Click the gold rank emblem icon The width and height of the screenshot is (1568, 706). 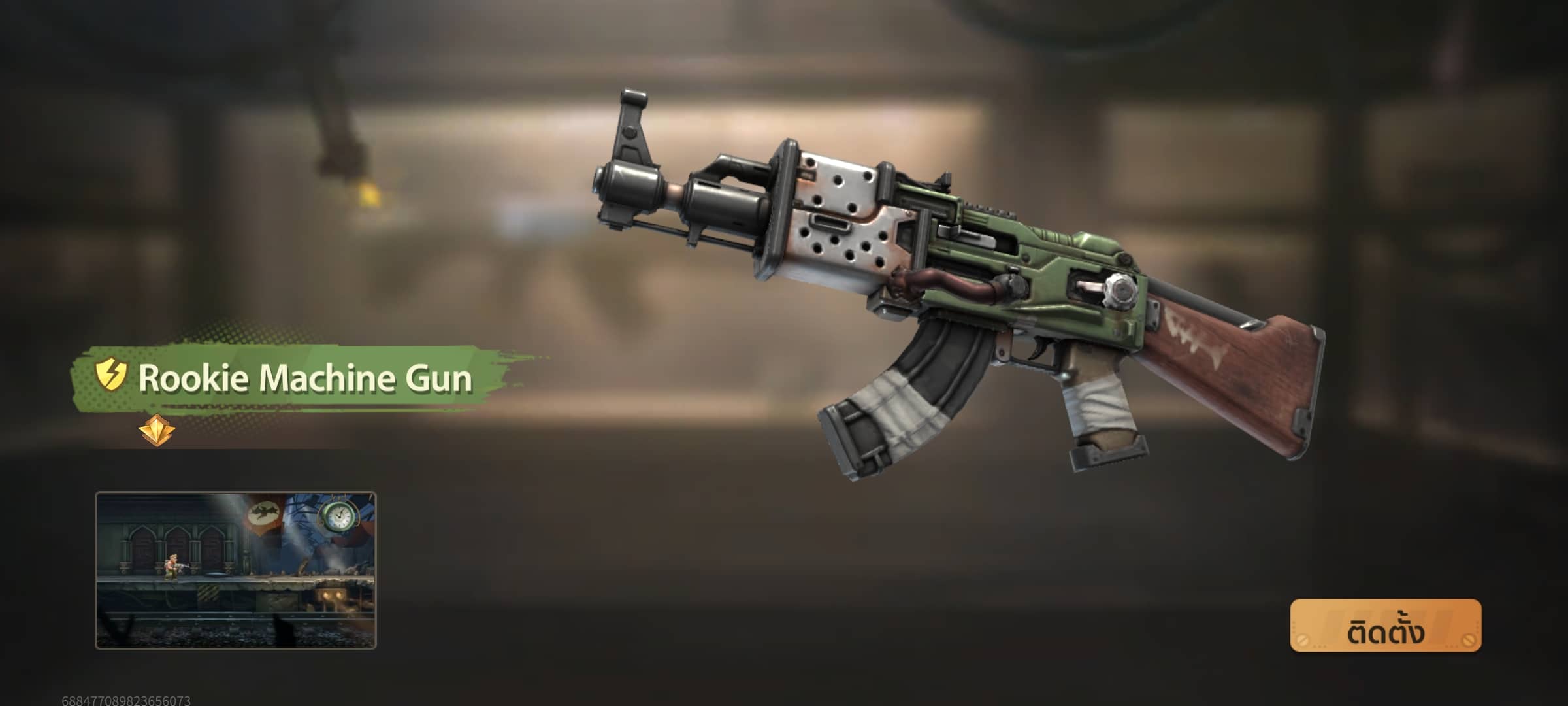click(157, 429)
